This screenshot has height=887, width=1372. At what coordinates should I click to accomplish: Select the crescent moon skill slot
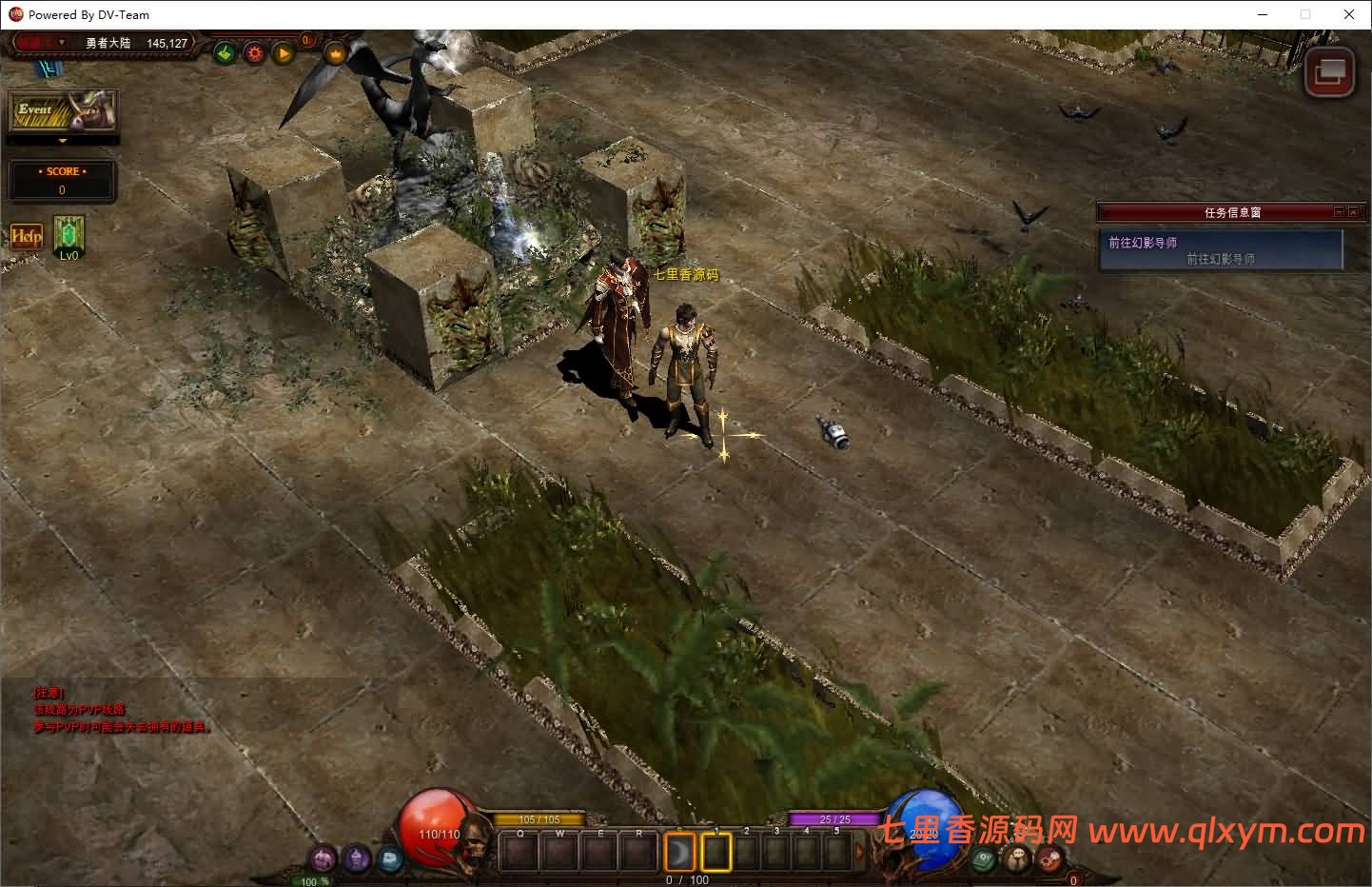pyautogui.click(x=679, y=852)
